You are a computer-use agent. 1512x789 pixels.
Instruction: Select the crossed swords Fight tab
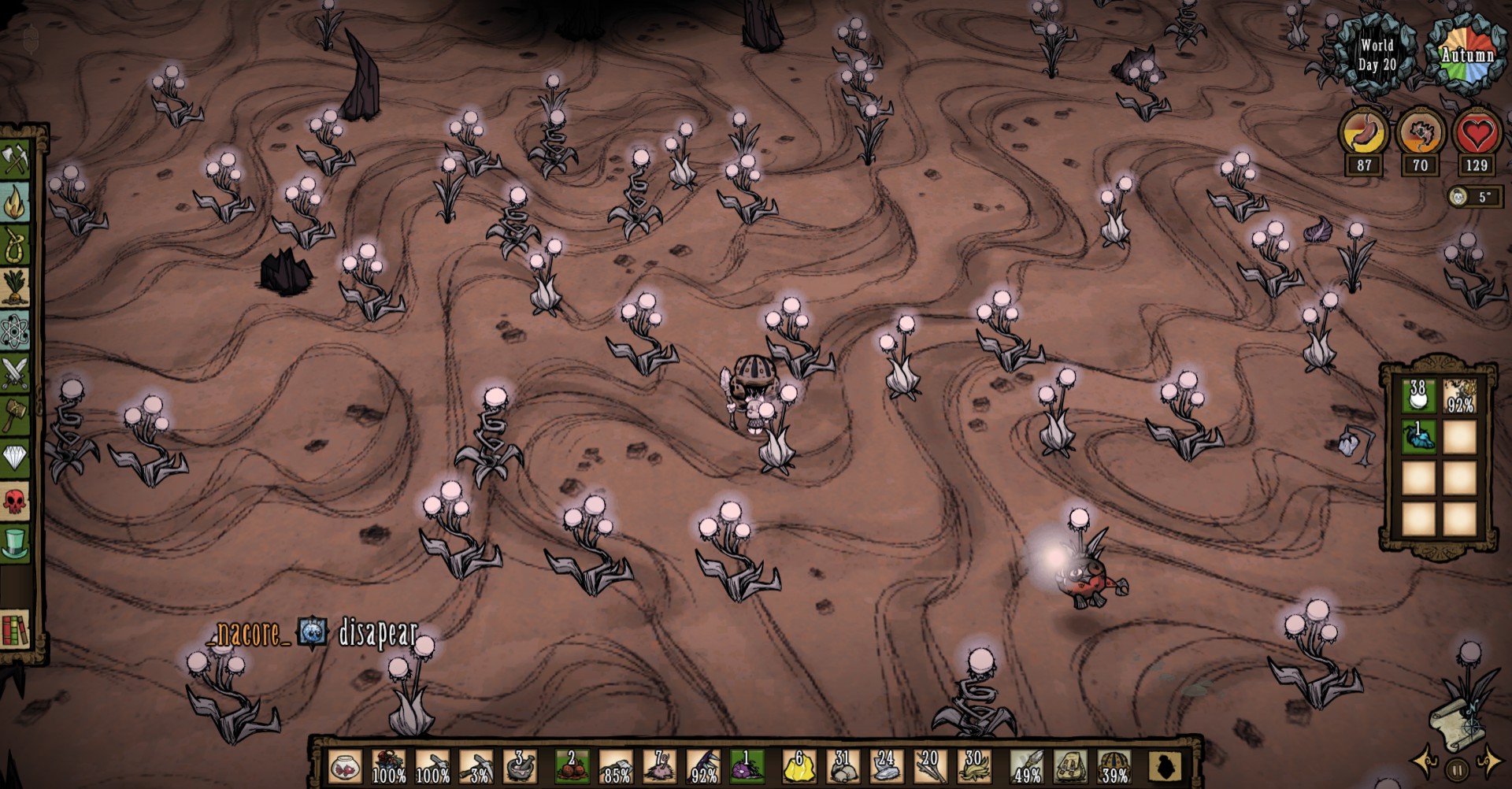[15, 372]
